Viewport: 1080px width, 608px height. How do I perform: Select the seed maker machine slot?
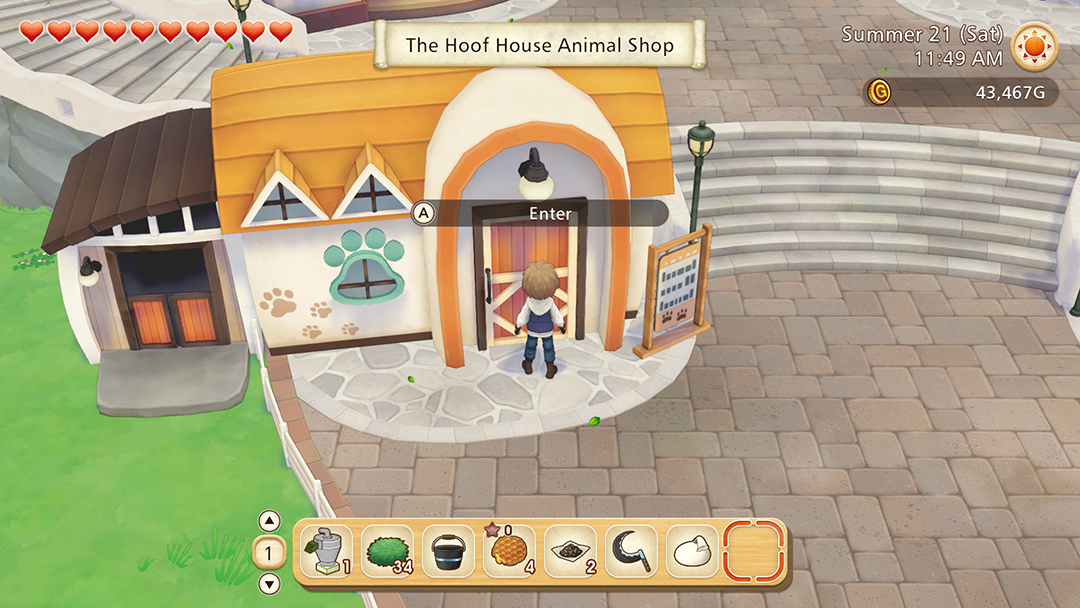point(326,551)
